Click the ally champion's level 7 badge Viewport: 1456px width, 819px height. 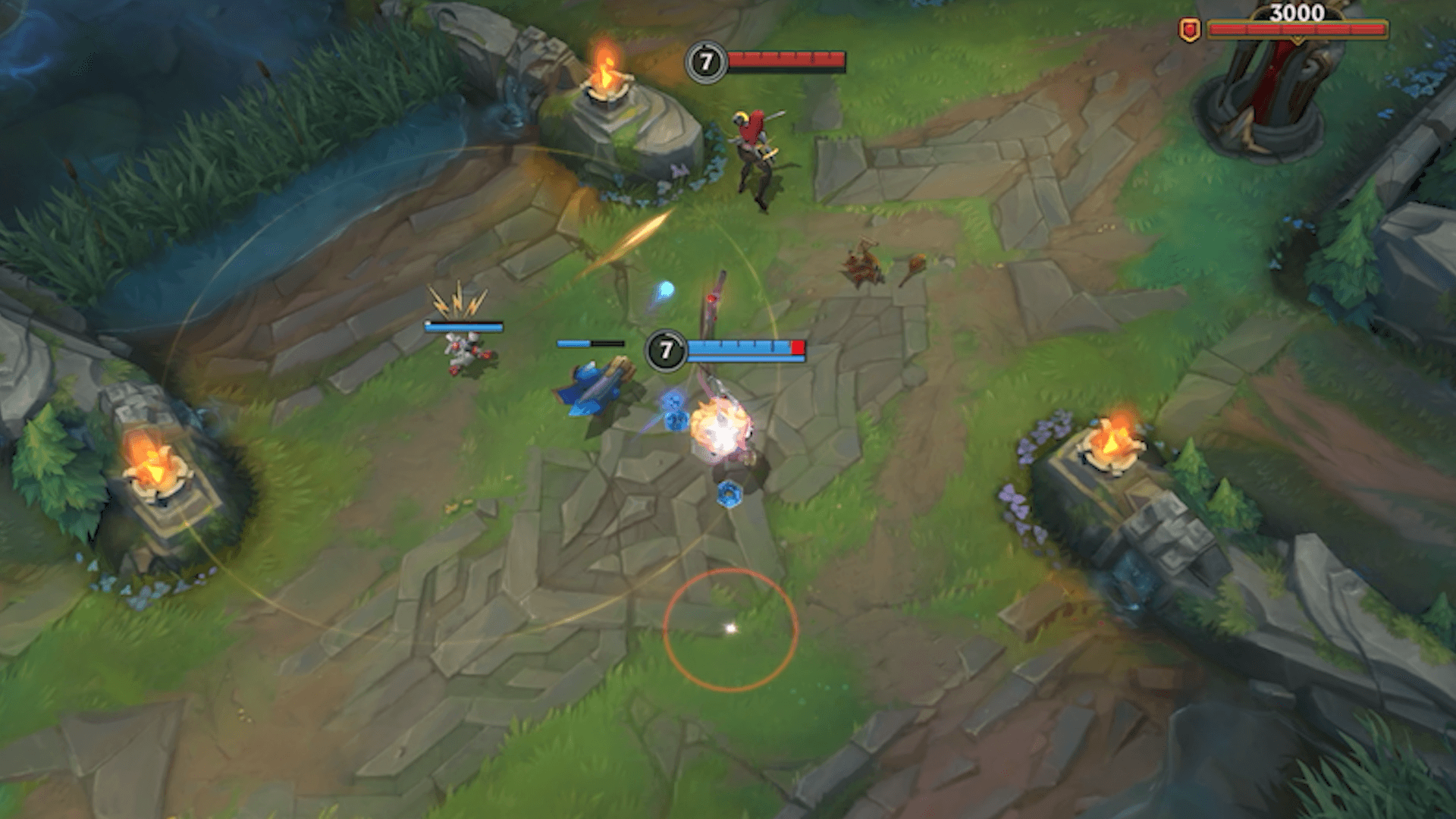666,349
